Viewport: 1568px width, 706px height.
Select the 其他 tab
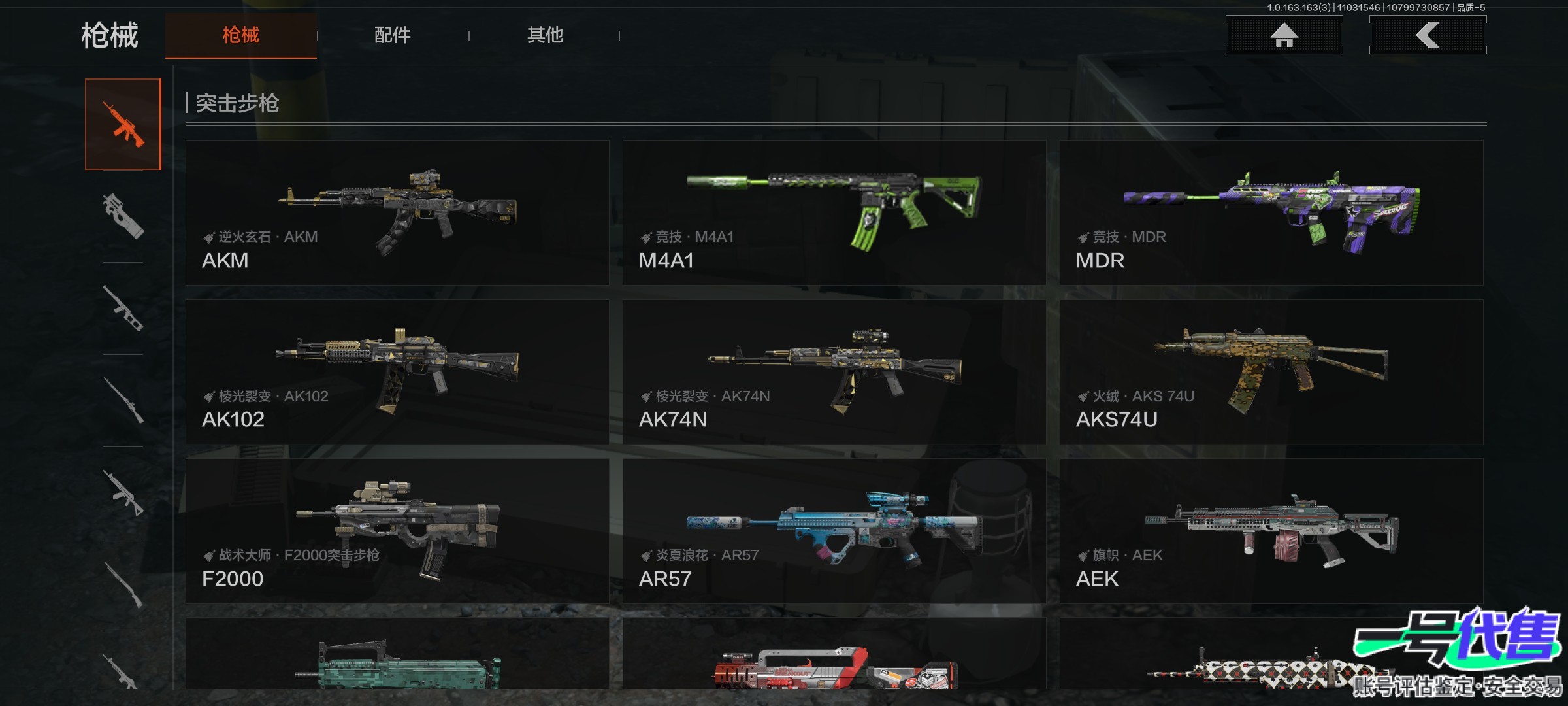[545, 35]
